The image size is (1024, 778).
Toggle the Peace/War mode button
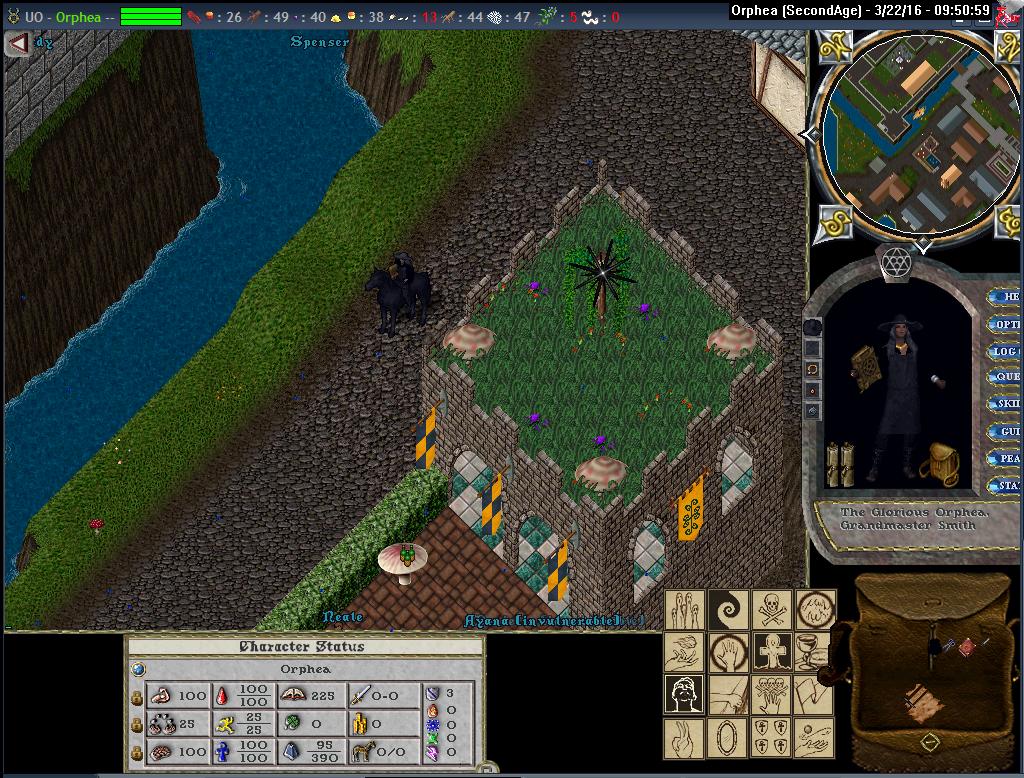1005,459
